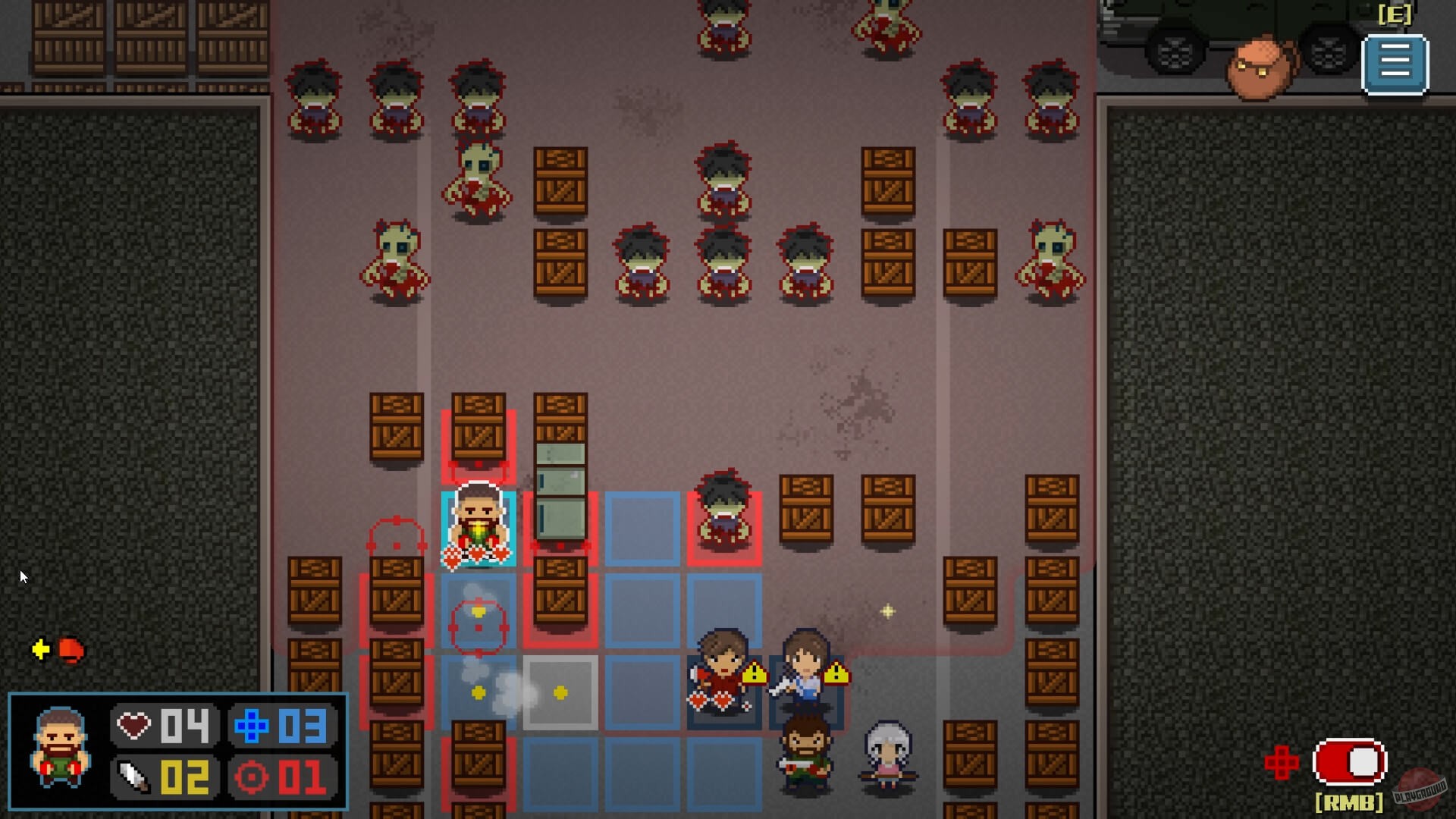Click the red targeting reticle near the player
This screenshot has width=1456, height=819.
pos(477,627)
